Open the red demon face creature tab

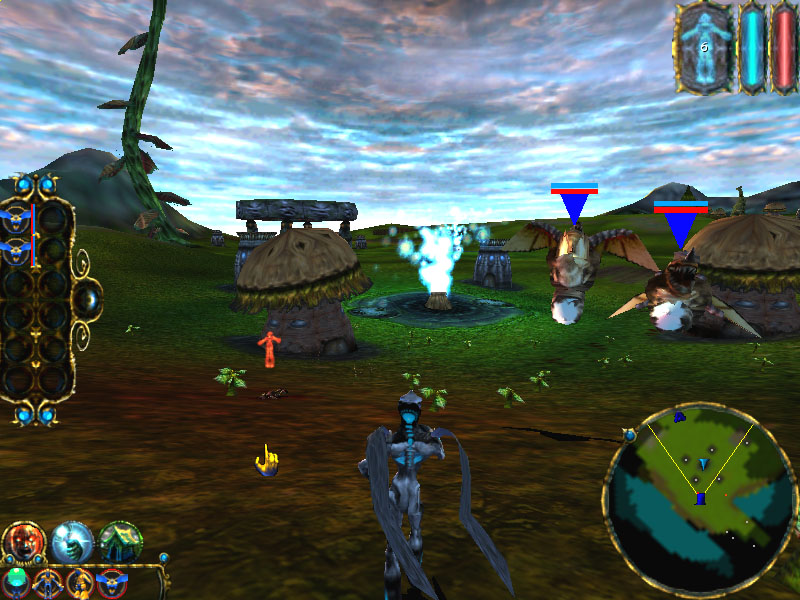22,542
